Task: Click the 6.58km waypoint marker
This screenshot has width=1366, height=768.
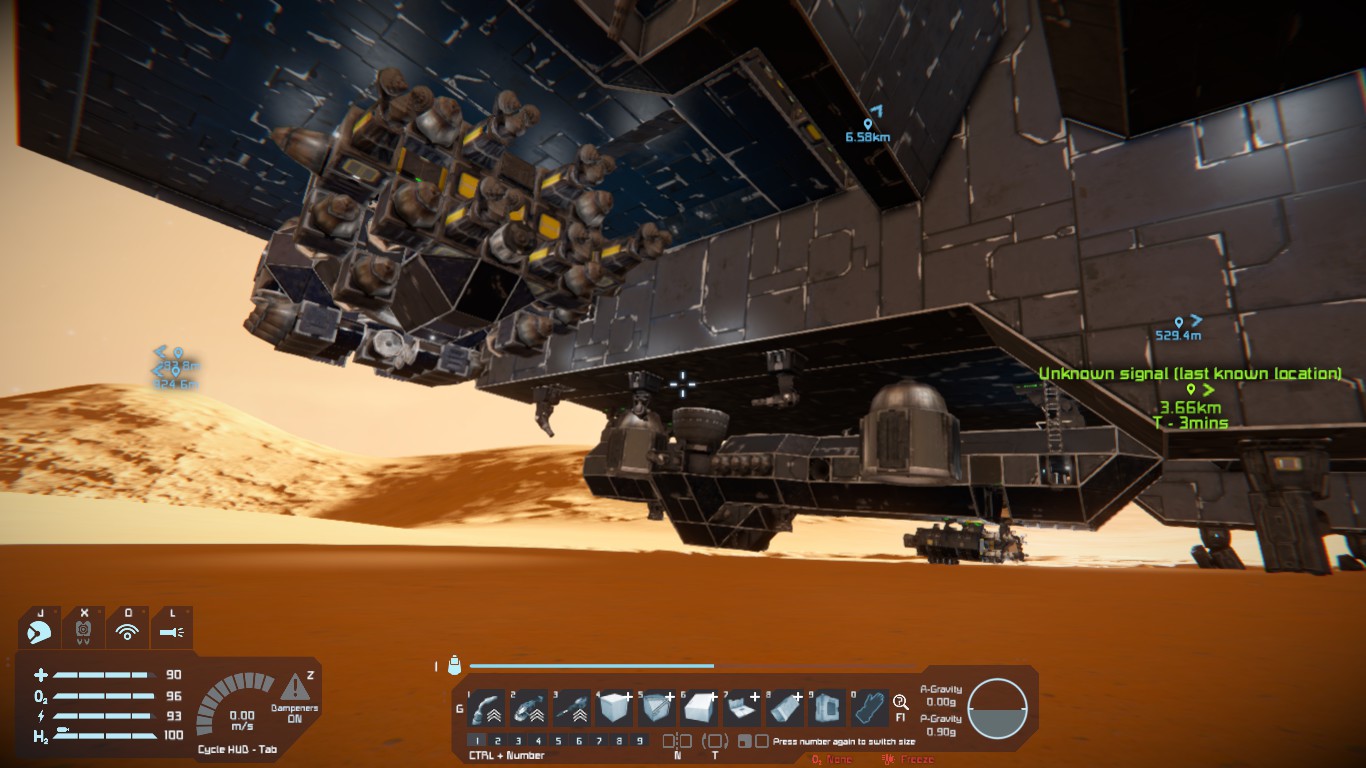Action: coord(868,124)
